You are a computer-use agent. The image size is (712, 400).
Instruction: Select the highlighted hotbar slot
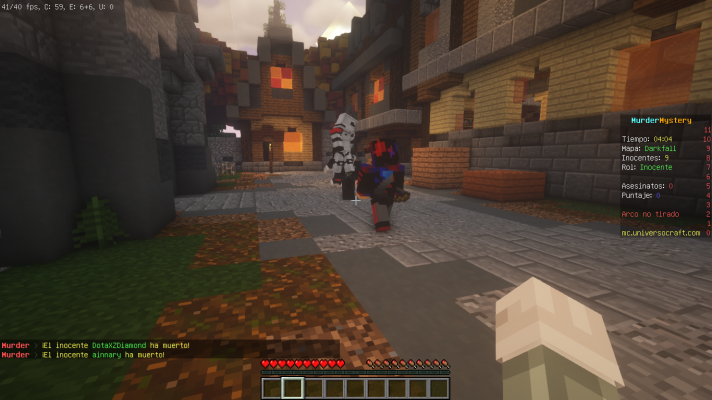coord(292,388)
